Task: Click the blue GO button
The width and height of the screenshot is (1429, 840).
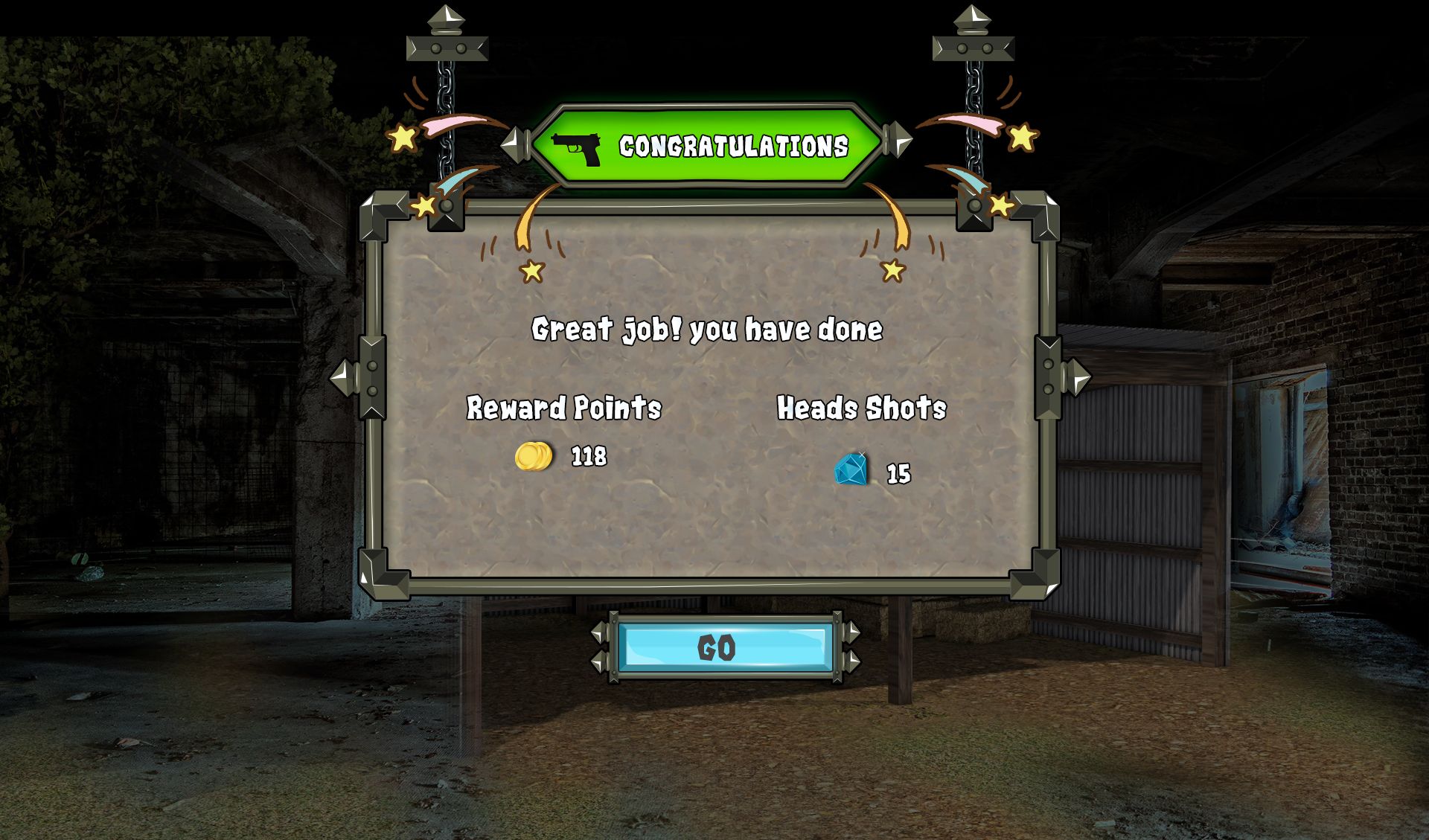Action: click(x=725, y=647)
